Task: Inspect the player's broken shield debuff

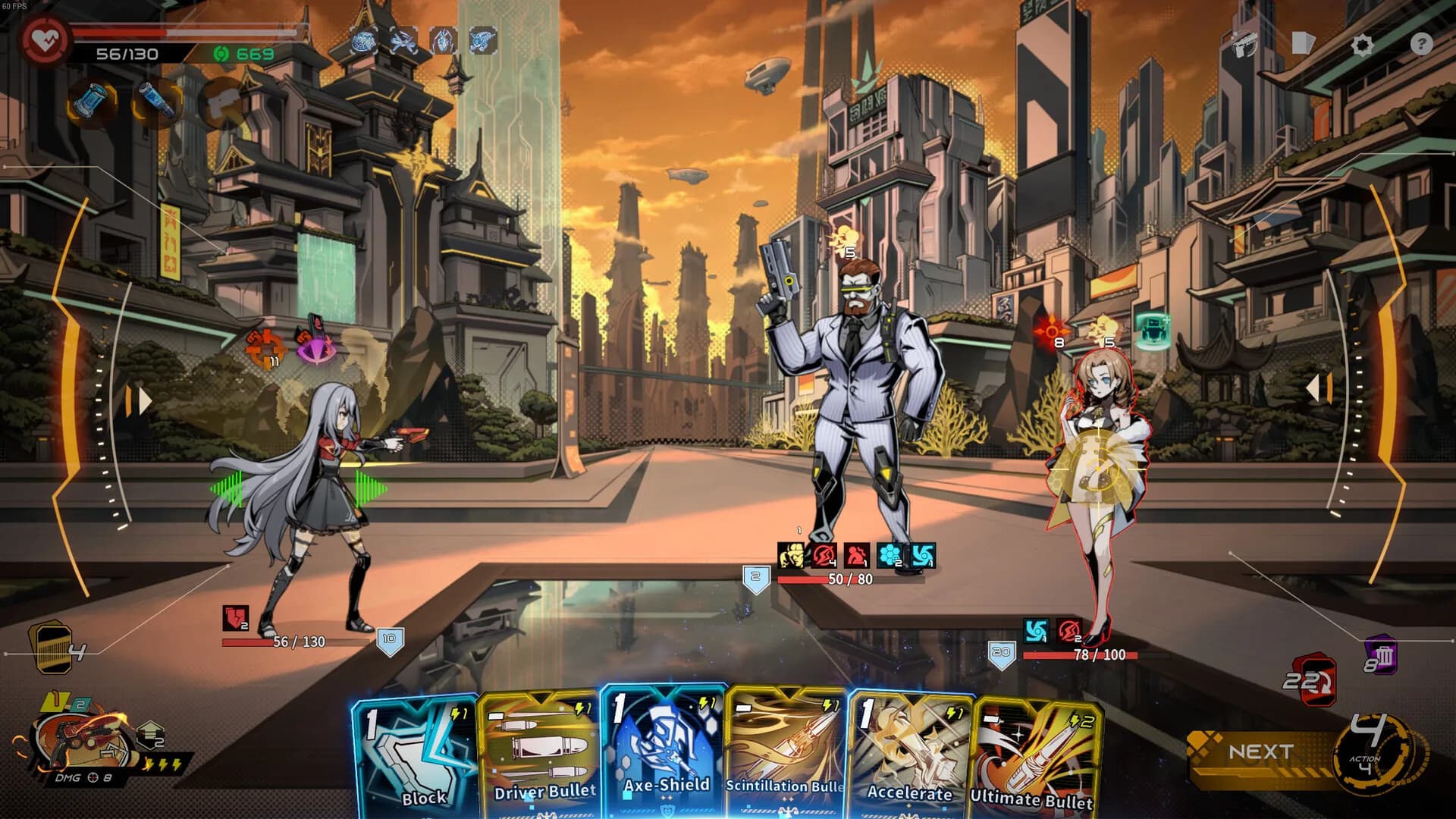Action: pos(235,618)
